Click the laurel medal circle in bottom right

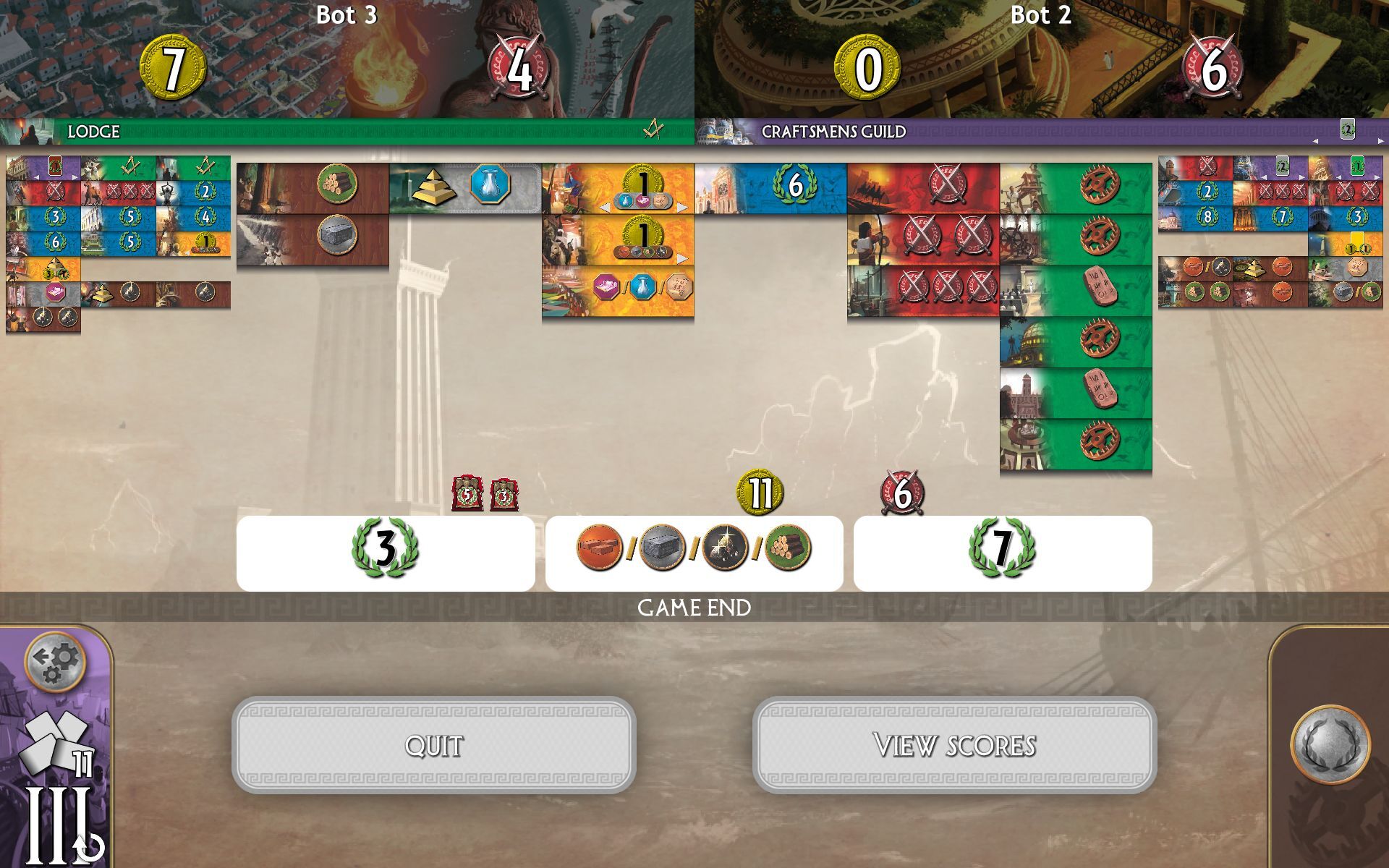tap(1333, 741)
